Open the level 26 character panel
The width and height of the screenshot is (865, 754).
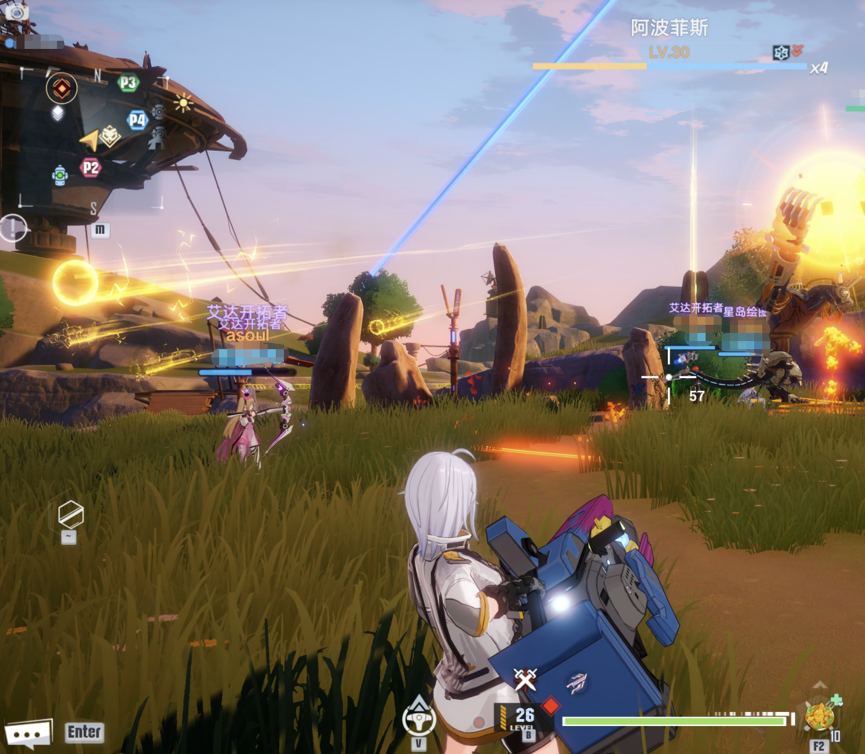[524, 718]
